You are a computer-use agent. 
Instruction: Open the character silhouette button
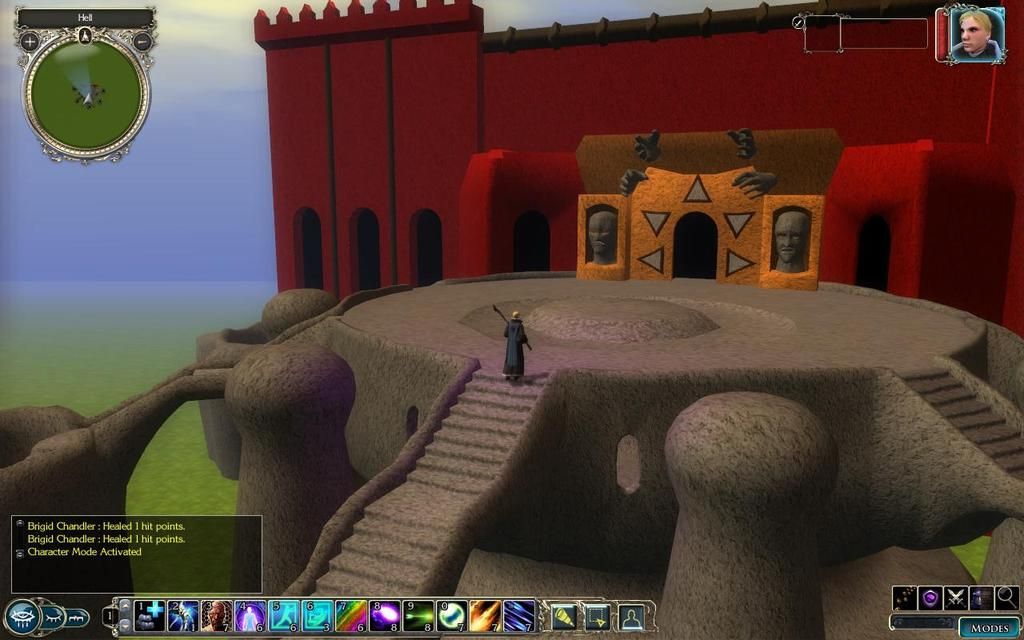(631, 617)
